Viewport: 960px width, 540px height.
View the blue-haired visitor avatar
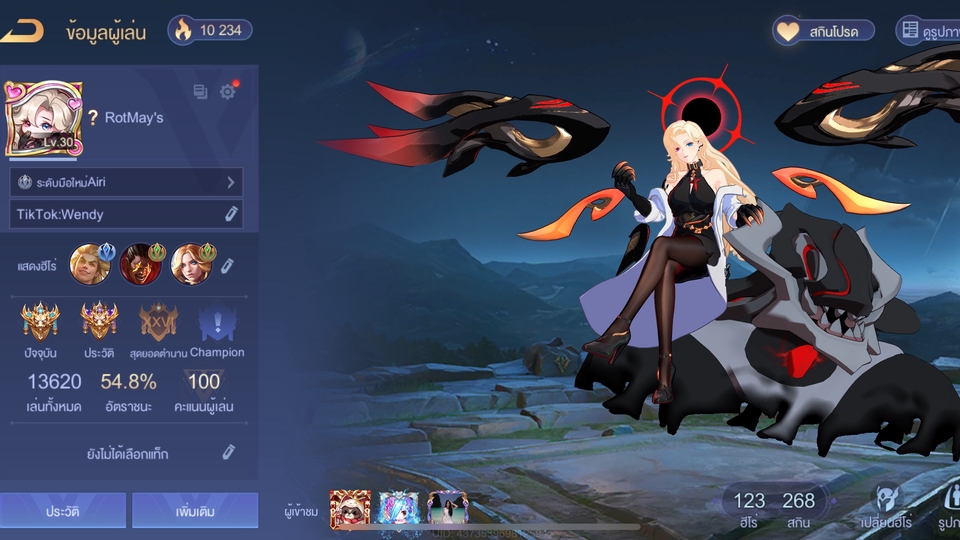[x=399, y=510]
